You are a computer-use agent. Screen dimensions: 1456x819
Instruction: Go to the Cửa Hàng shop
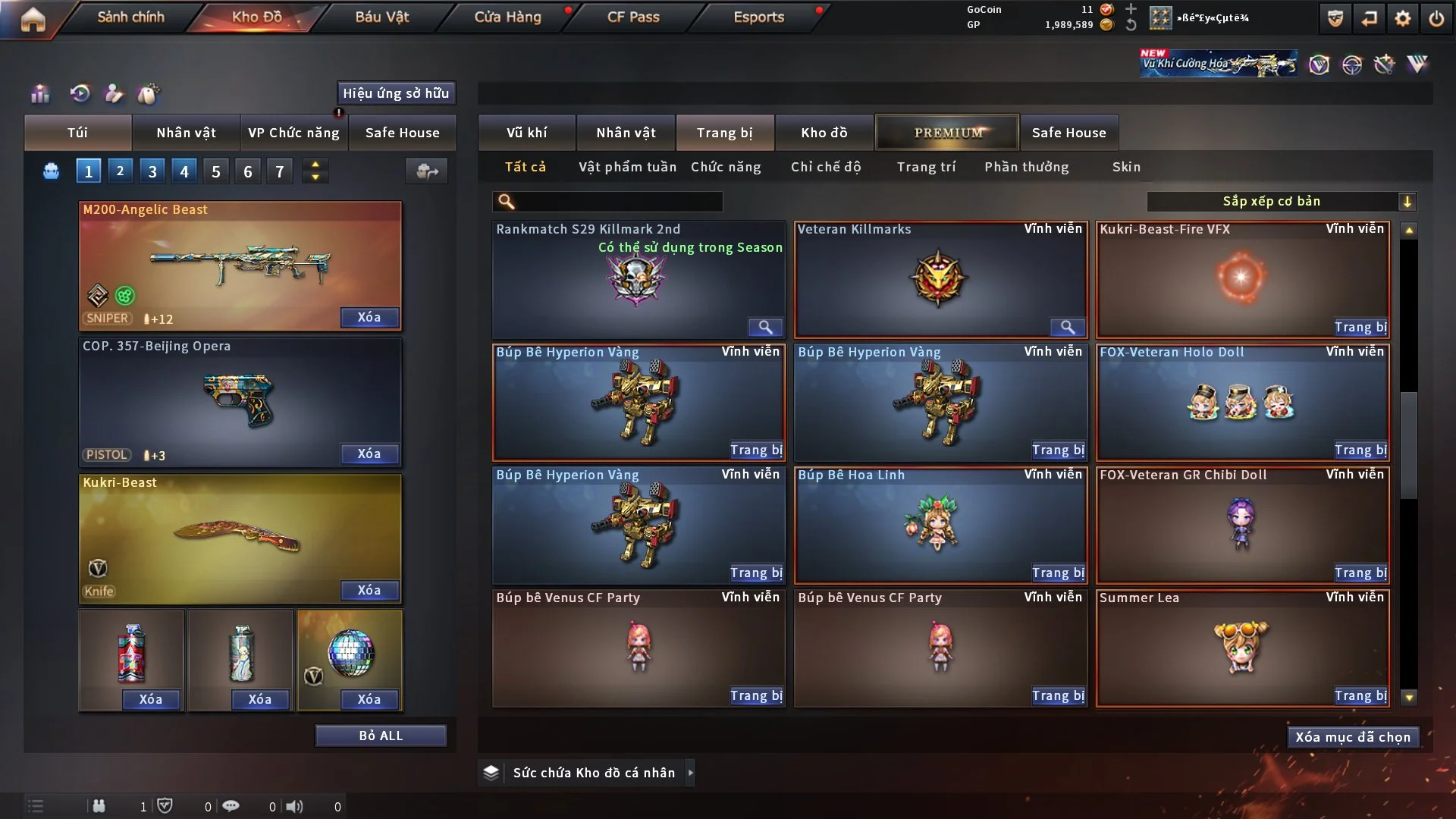tap(507, 17)
